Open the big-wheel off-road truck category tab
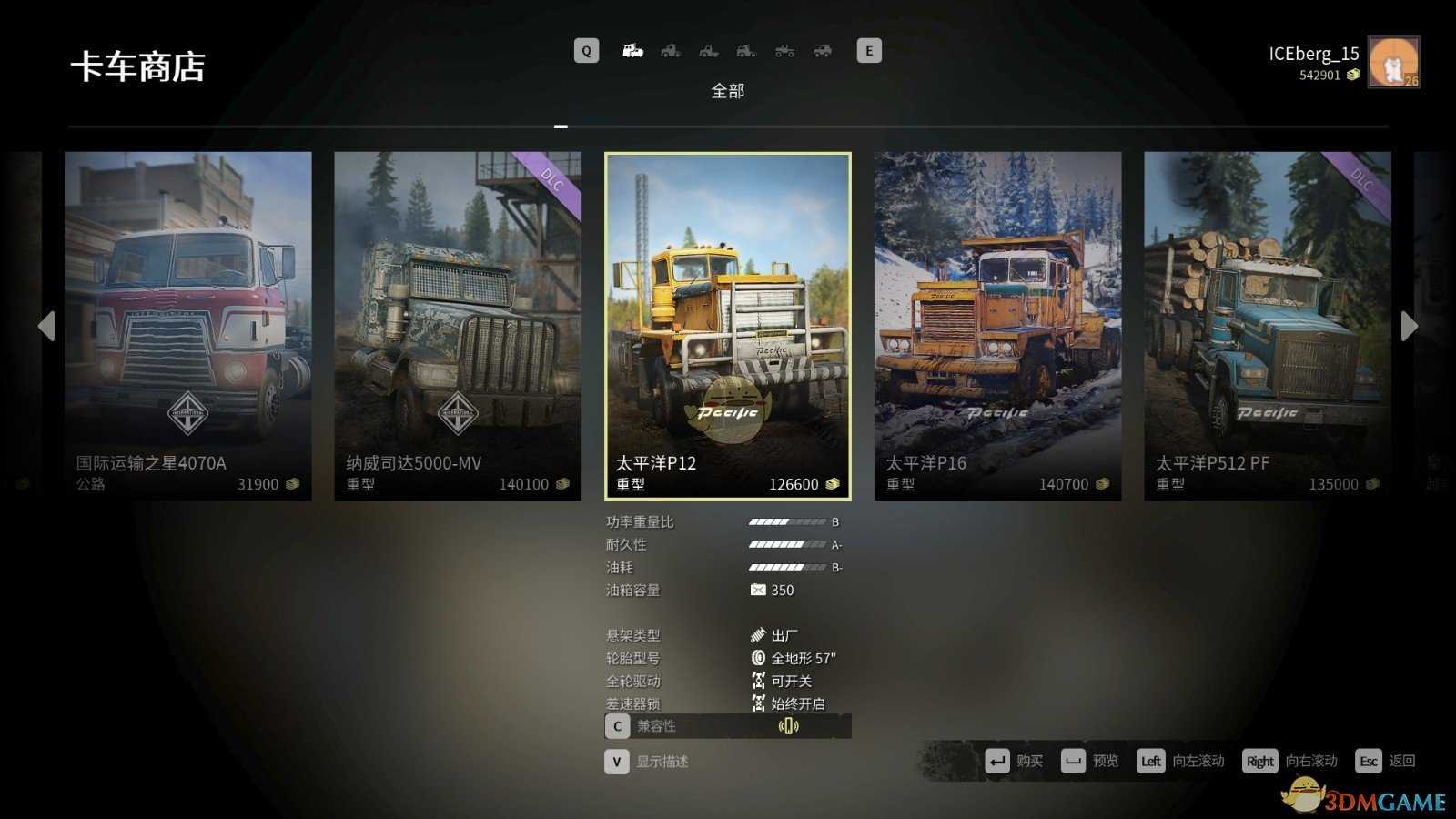 click(x=784, y=51)
